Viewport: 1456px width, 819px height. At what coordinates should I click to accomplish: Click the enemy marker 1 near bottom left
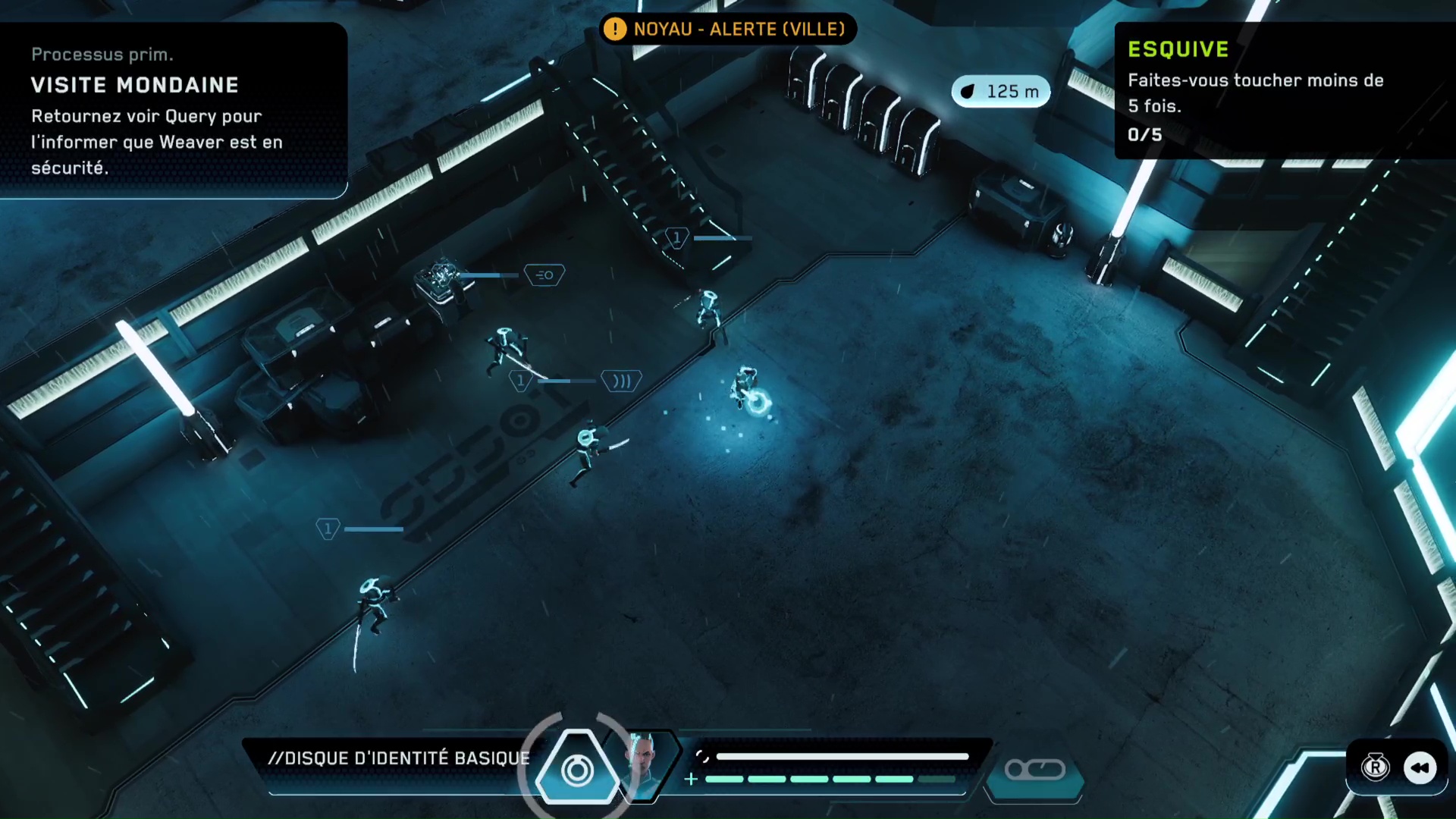327,529
